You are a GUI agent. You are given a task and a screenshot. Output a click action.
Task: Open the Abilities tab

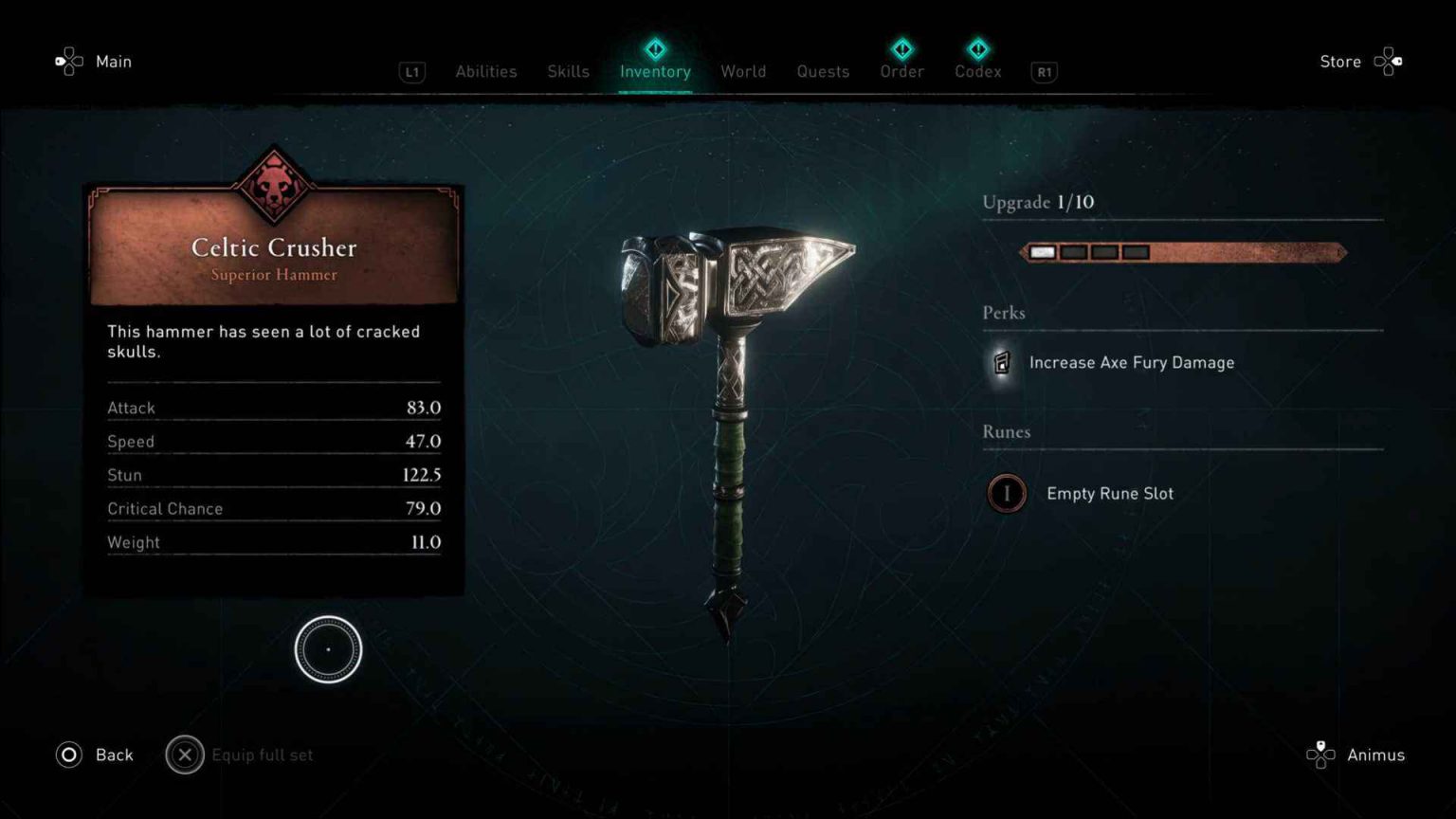pos(486,71)
